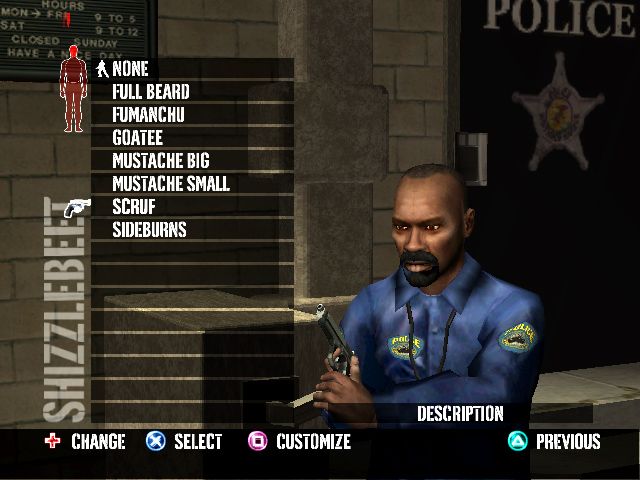Pick the SCRUF facial hair option
The width and height of the screenshot is (640, 480).
coord(134,207)
